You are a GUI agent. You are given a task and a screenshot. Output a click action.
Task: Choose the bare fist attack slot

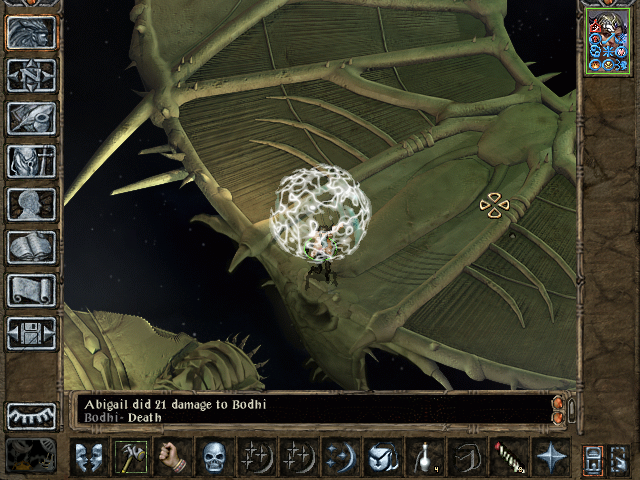pyautogui.click(x=173, y=457)
